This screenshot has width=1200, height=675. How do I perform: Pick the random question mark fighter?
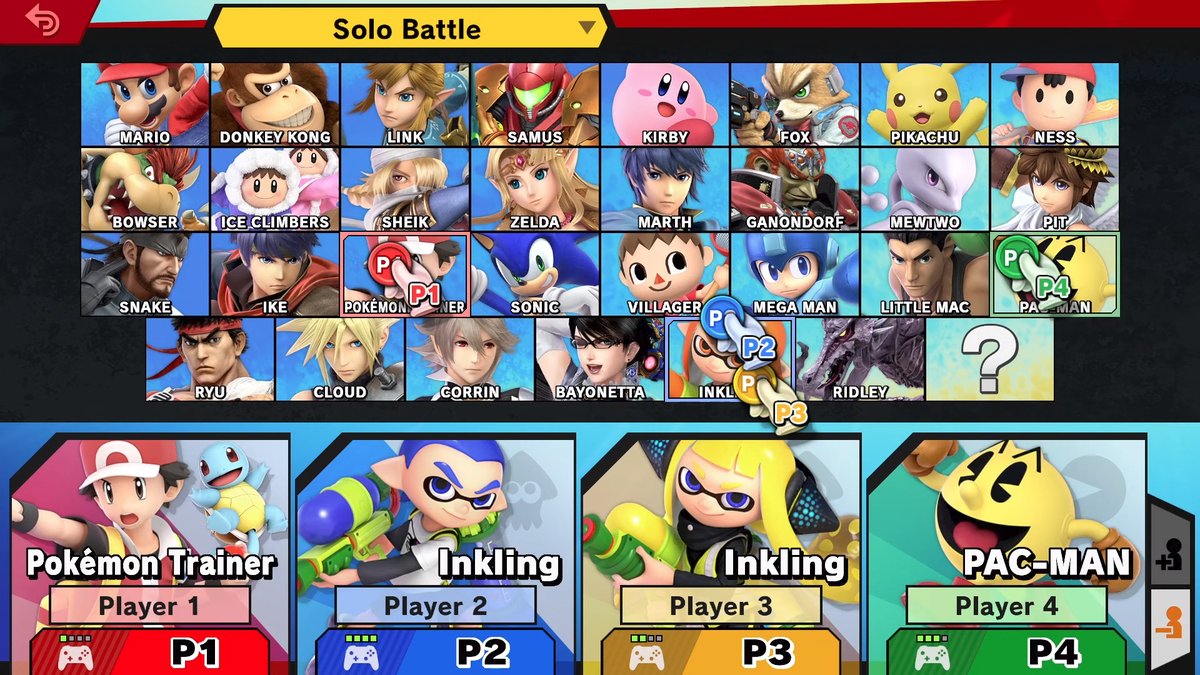tap(990, 359)
